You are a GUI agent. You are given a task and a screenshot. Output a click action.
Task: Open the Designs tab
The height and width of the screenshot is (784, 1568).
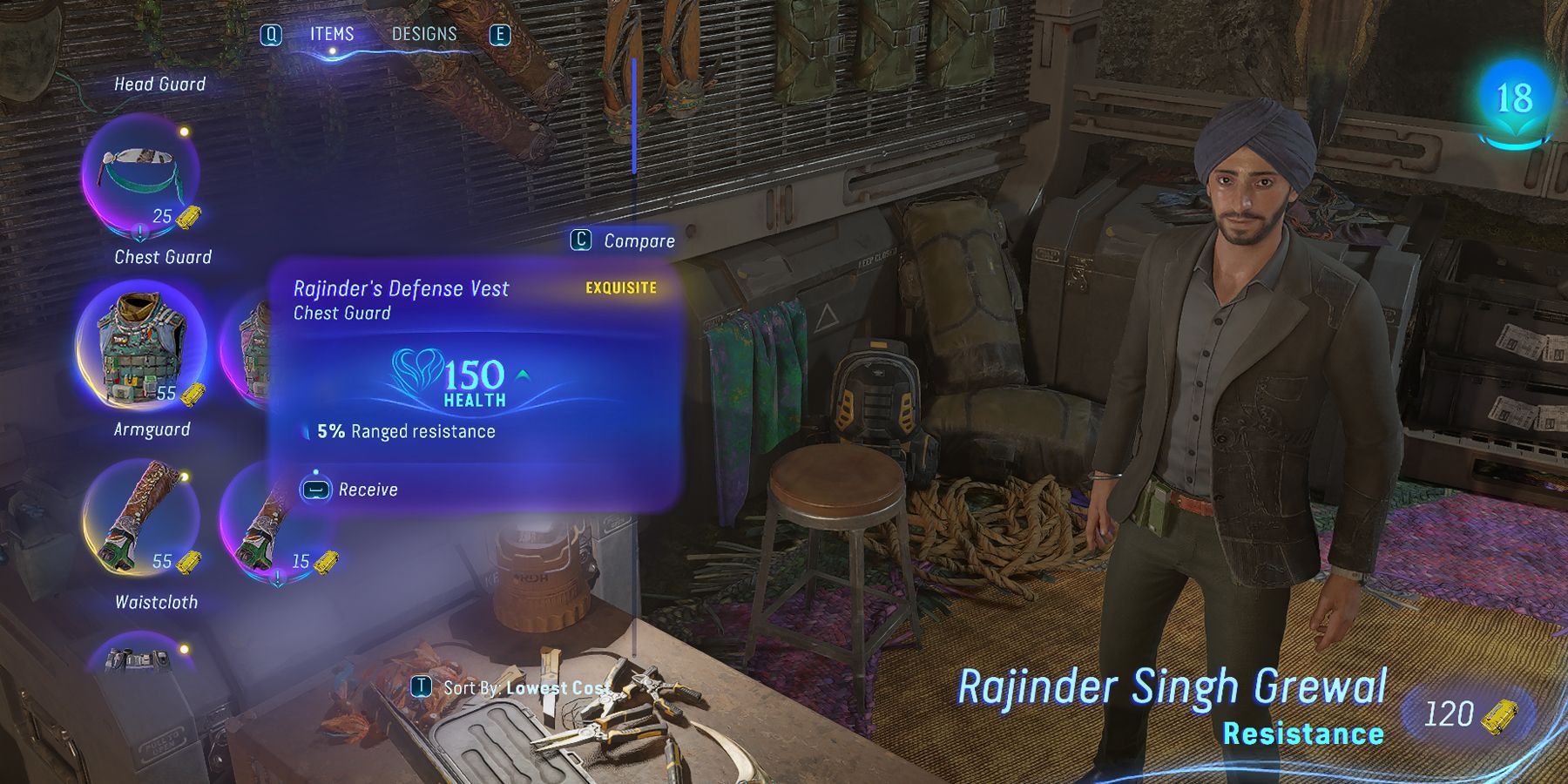424,34
